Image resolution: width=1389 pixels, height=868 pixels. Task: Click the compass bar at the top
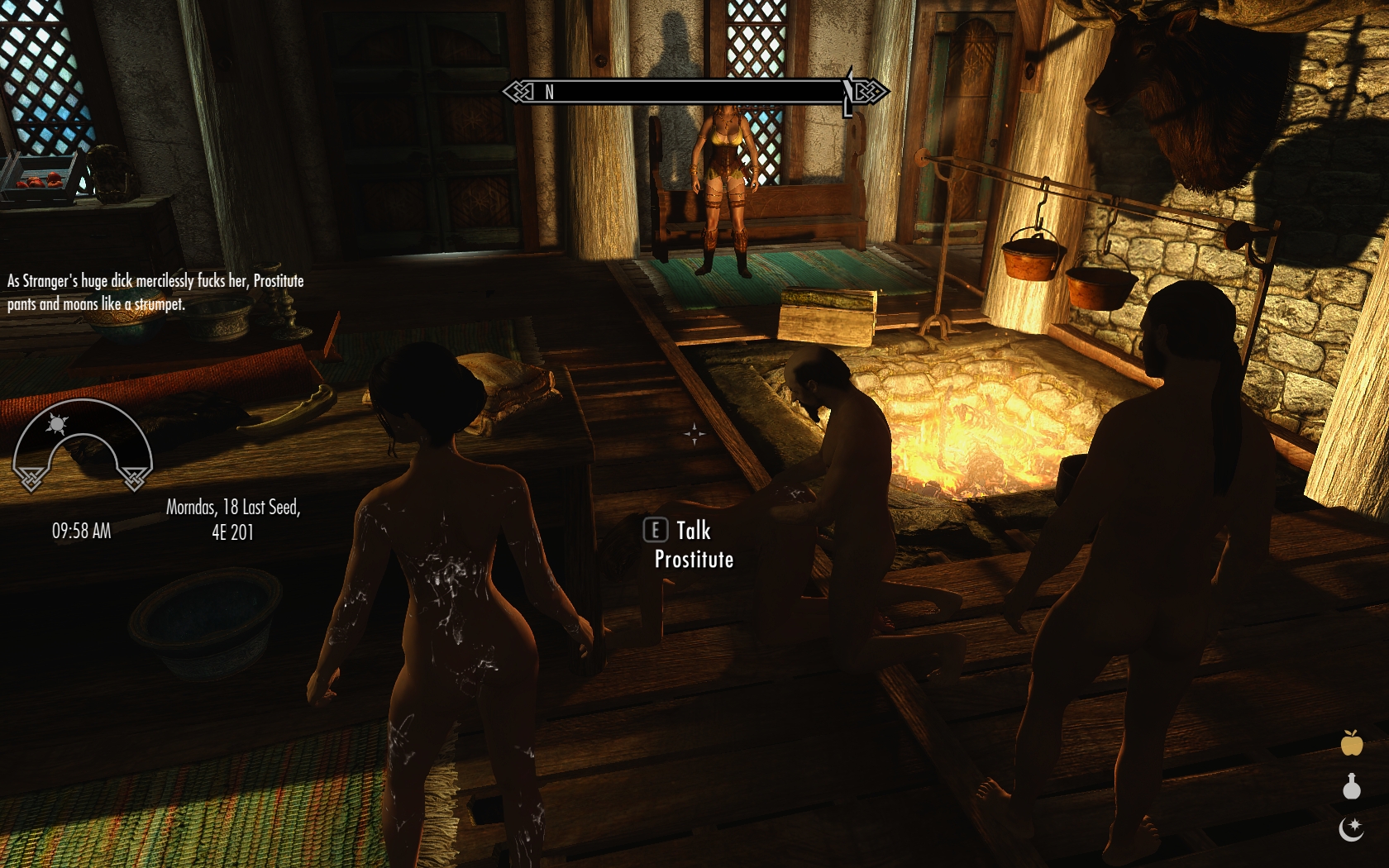click(x=694, y=91)
